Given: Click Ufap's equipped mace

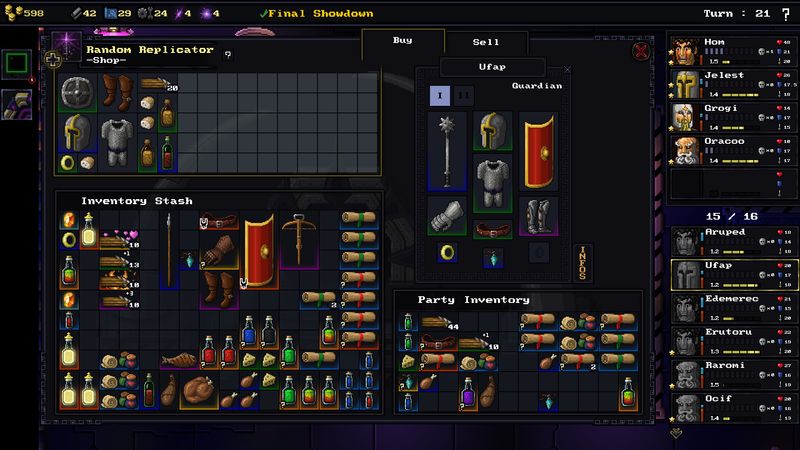Looking at the screenshot, I should [x=445, y=150].
